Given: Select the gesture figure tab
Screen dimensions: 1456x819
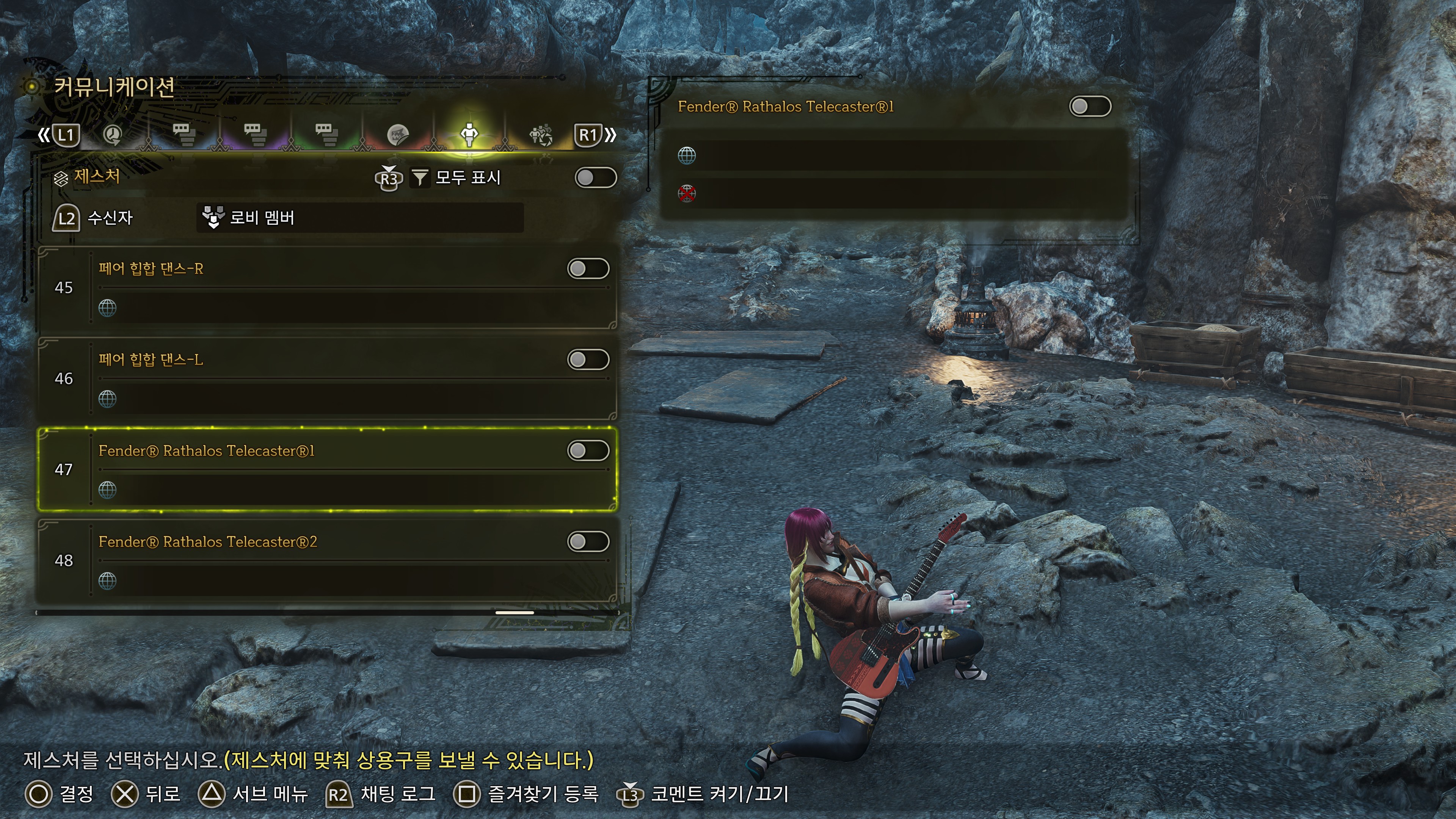Looking at the screenshot, I should [469, 135].
